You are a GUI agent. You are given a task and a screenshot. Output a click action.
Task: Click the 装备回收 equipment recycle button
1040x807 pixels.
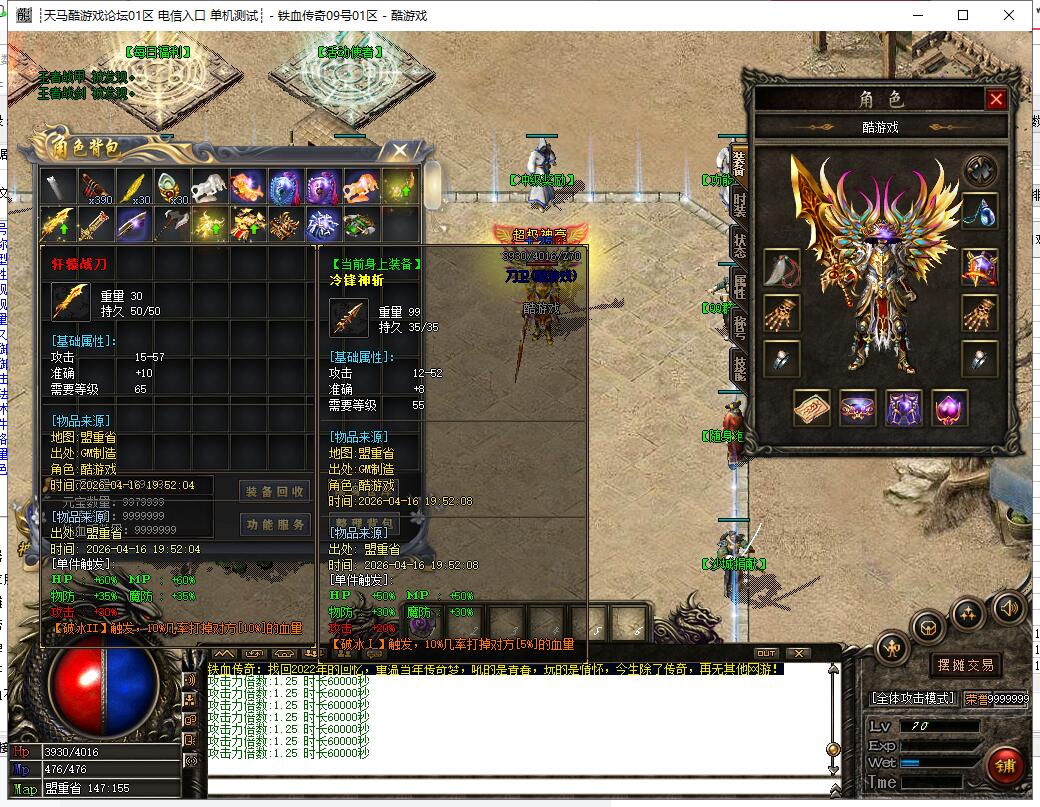(x=275, y=491)
